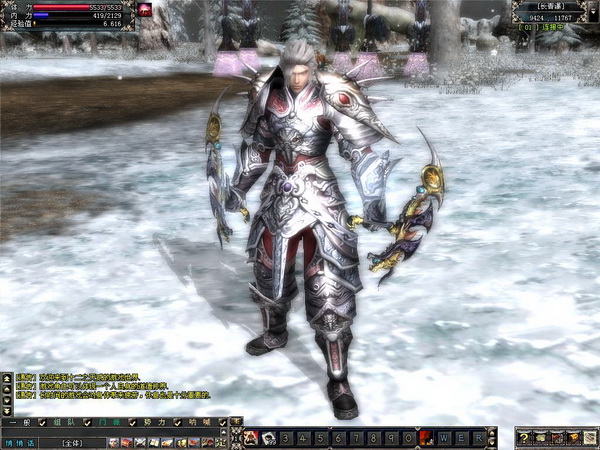Activate the first hotbar skill icon

point(250,437)
